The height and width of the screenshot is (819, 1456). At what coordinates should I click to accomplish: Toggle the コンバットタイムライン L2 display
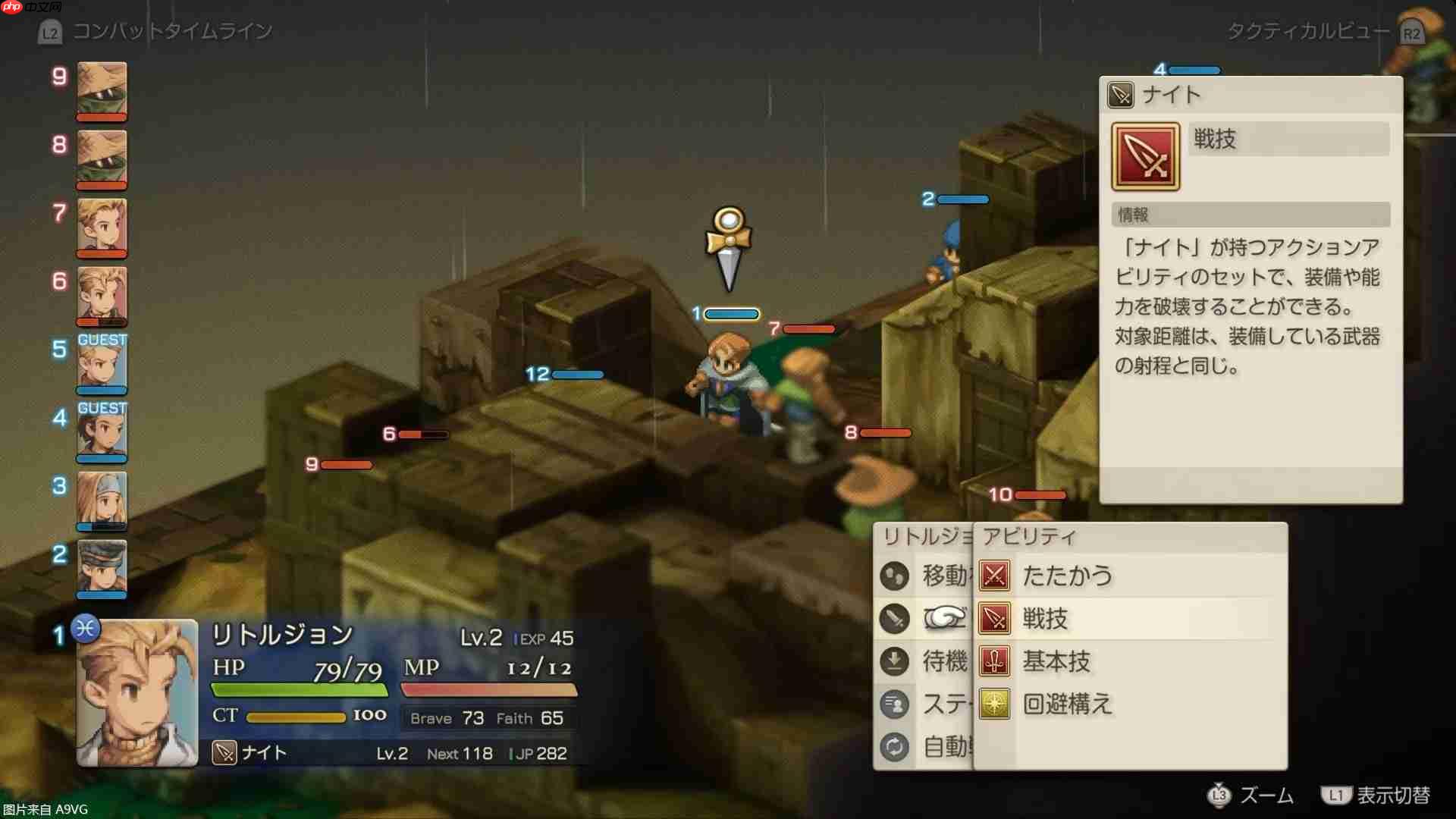[x=50, y=32]
